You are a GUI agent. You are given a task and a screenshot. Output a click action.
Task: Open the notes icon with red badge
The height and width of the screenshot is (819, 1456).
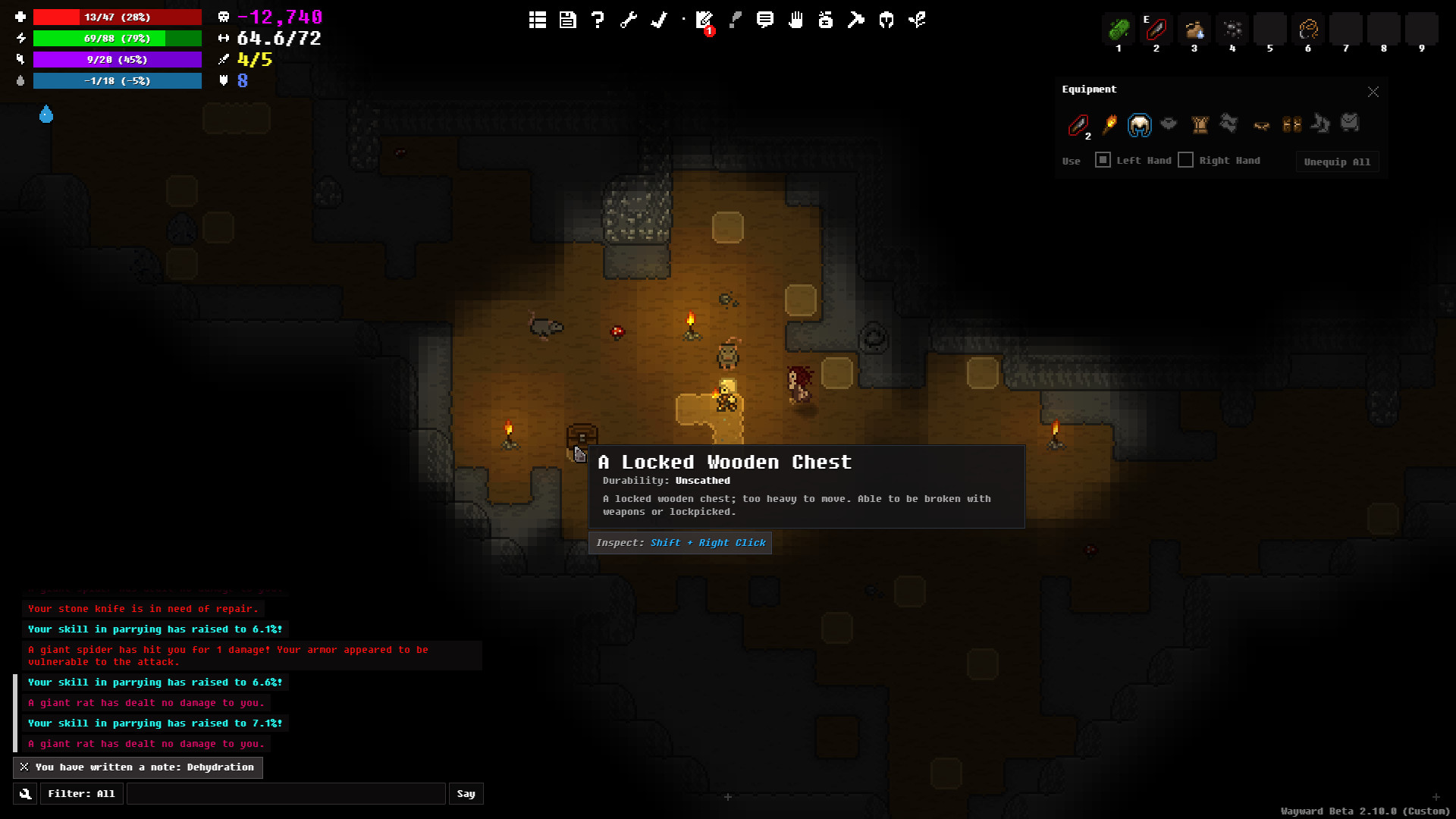(704, 20)
